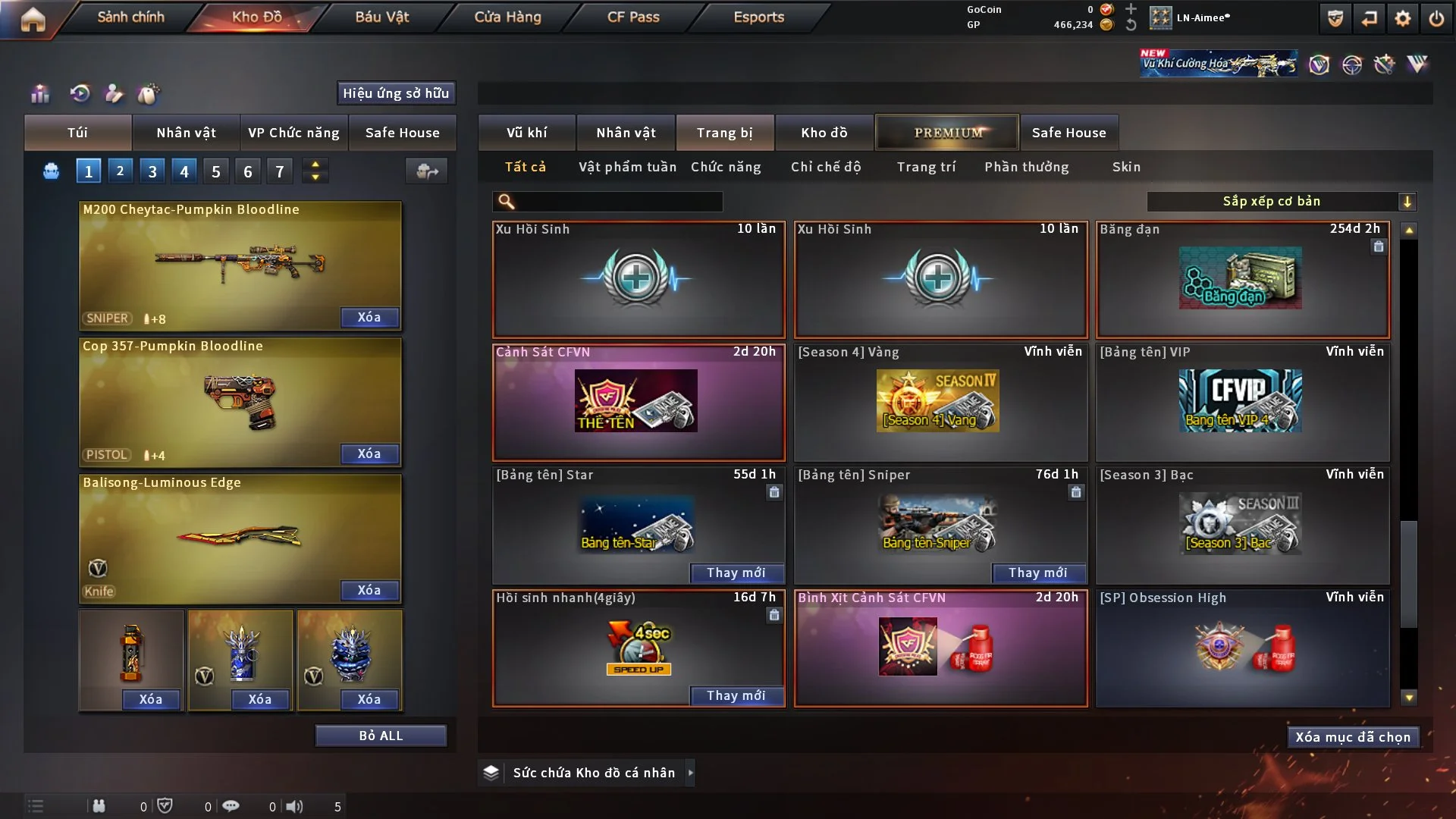Remove the M200 Cheytac-Pumpkin Bloodline with Xóa

click(369, 317)
